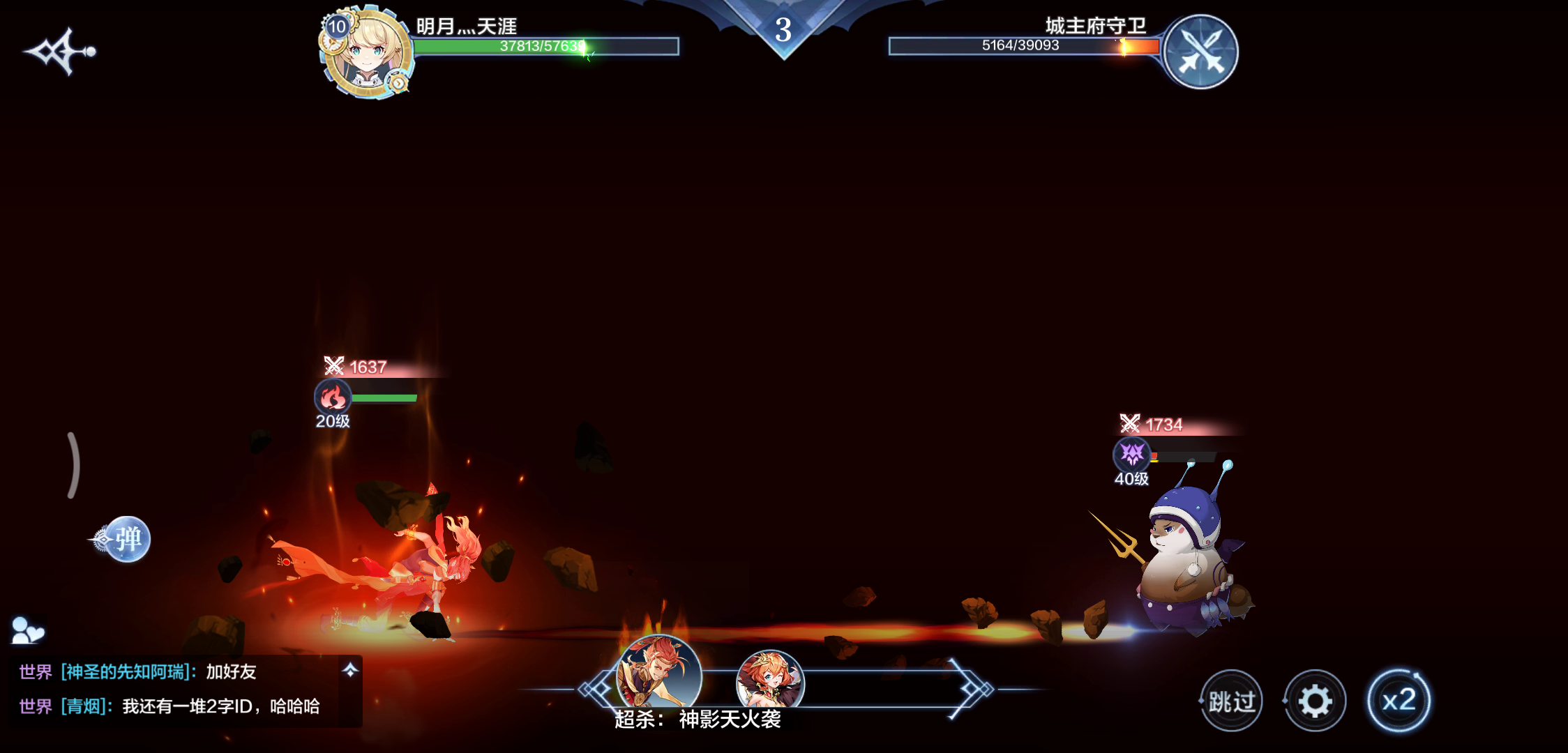Tap the flame element icon at 20级

click(x=333, y=397)
